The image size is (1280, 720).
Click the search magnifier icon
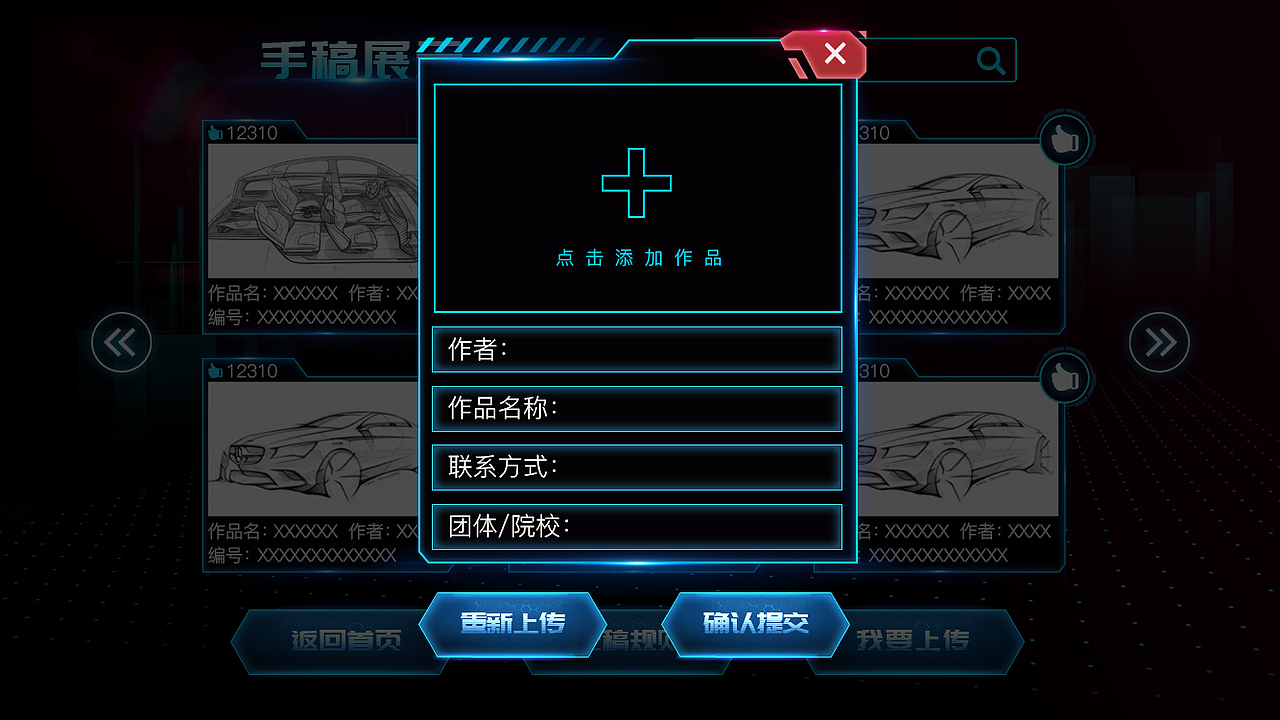coord(991,60)
